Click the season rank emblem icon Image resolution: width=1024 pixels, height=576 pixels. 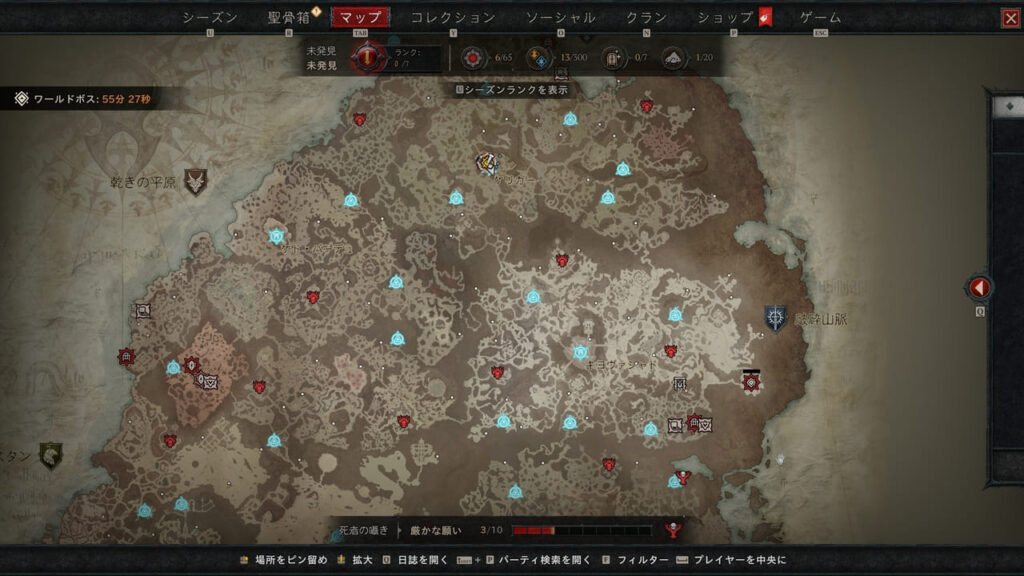tap(370, 58)
